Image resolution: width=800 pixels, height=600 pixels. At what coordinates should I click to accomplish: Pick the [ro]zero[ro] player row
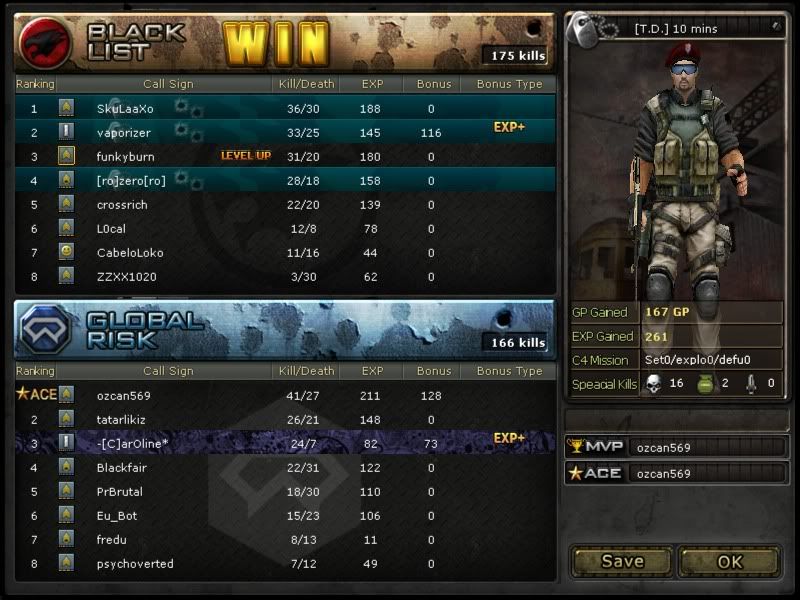285,180
